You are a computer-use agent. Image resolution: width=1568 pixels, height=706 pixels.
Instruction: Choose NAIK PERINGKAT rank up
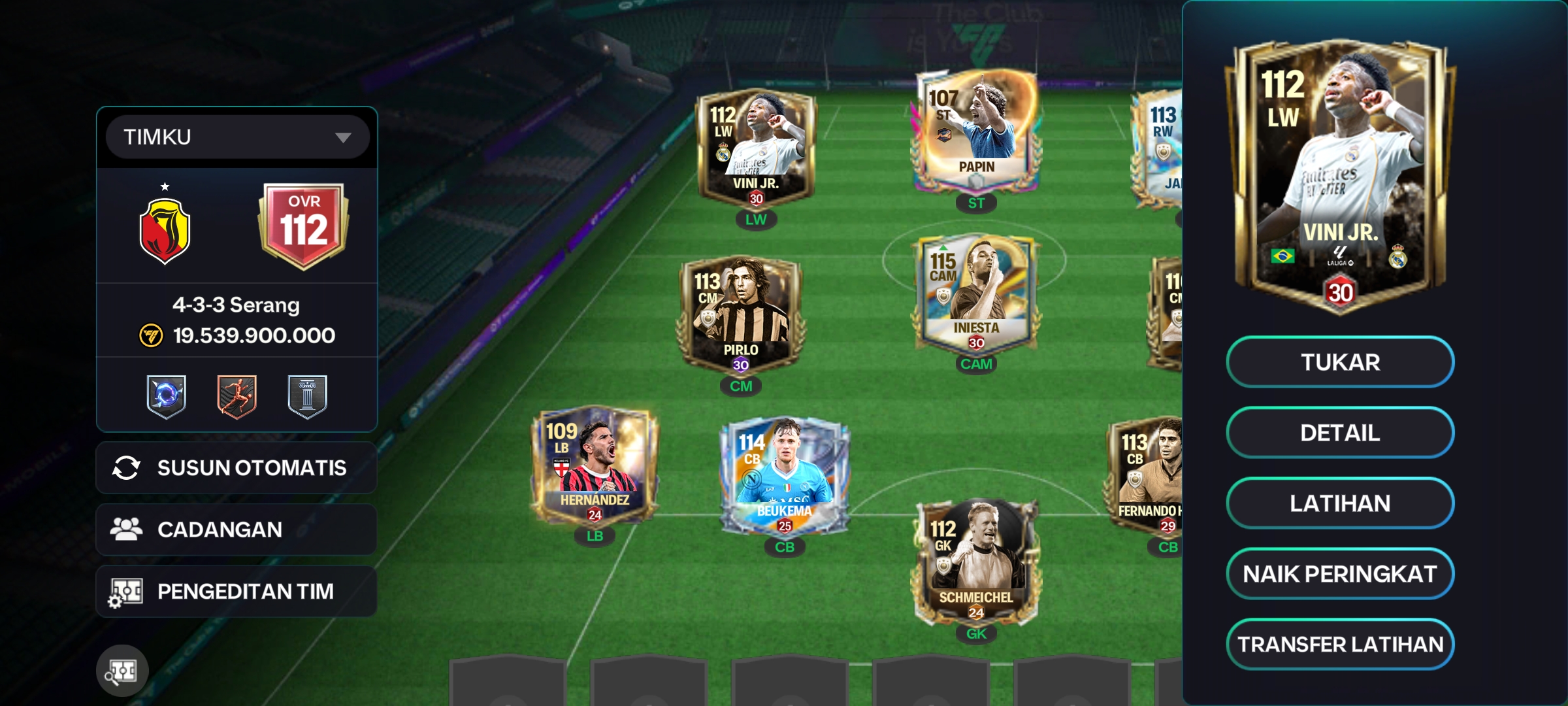click(1340, 574)
